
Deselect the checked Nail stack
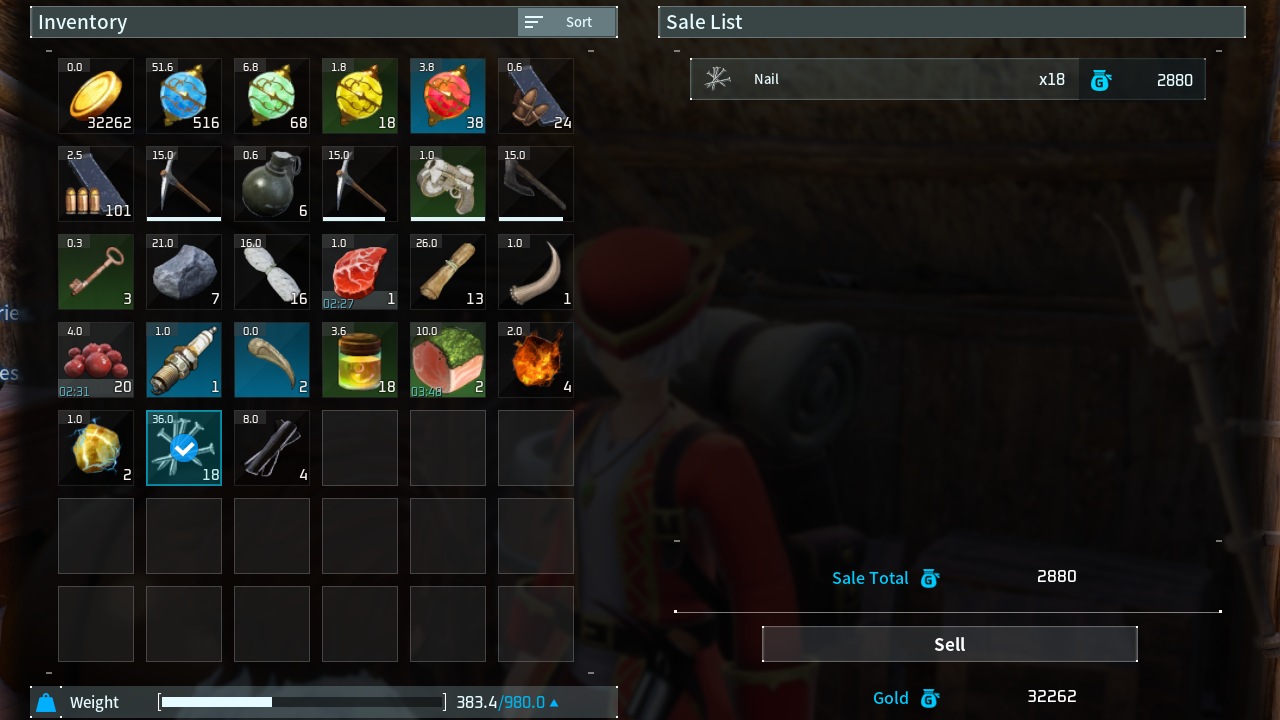point(184,448)
